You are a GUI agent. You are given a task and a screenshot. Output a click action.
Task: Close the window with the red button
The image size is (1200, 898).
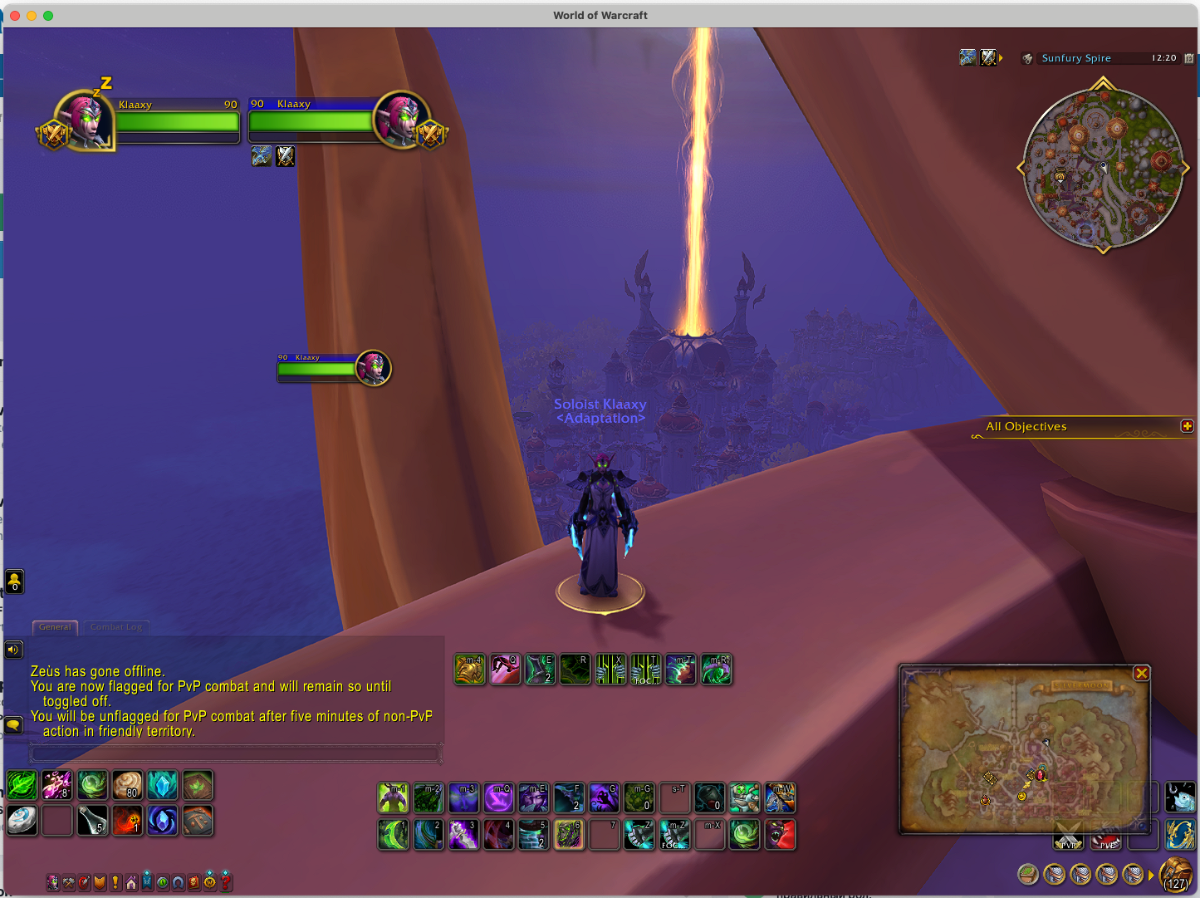coord(13,15)
